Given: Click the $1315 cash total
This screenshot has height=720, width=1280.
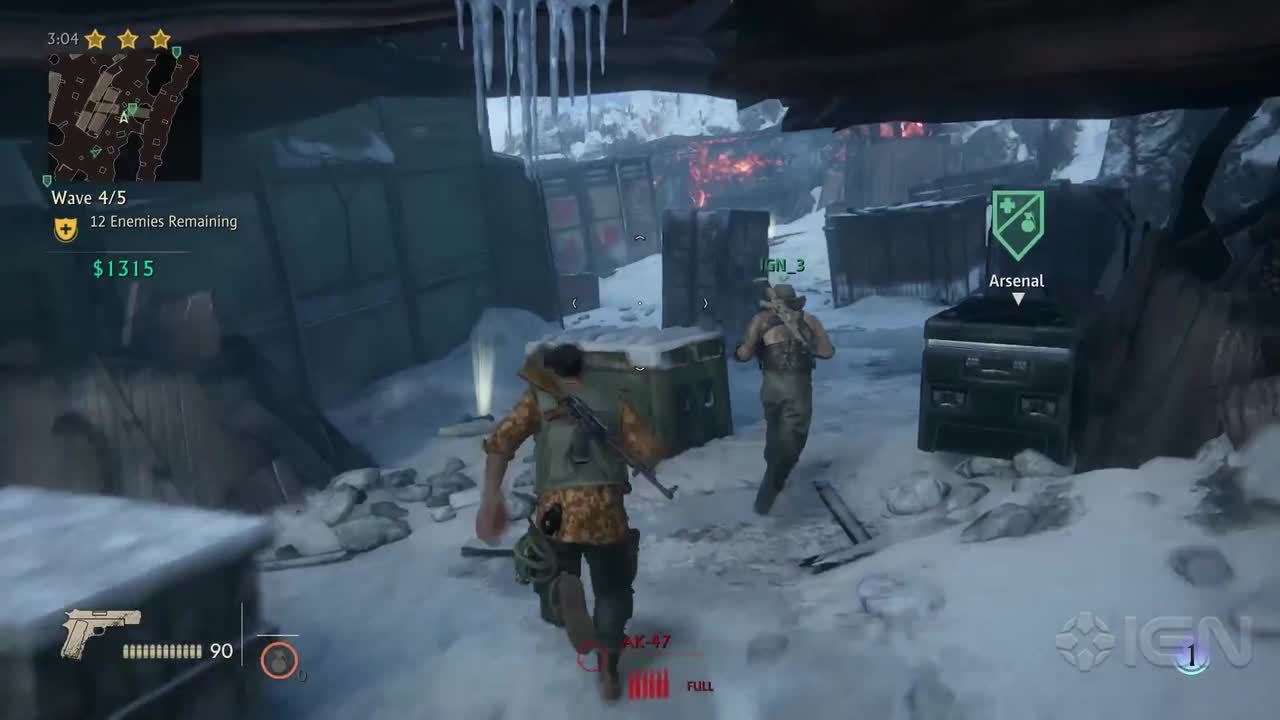Looking at the screenshot, I should click(x=124, y=268).
